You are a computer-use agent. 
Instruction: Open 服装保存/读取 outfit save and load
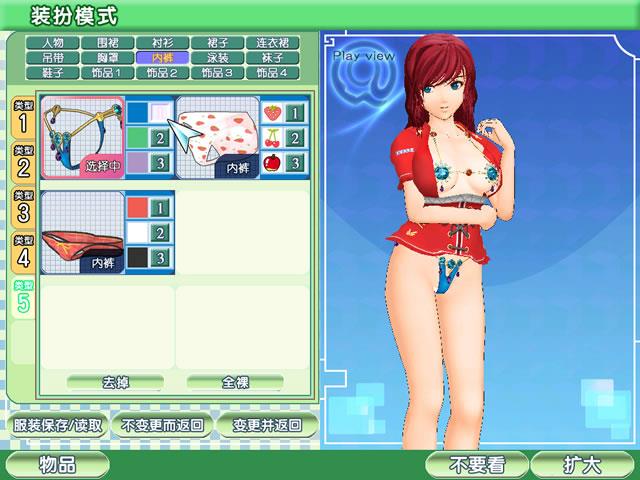[x=58, y=424]
